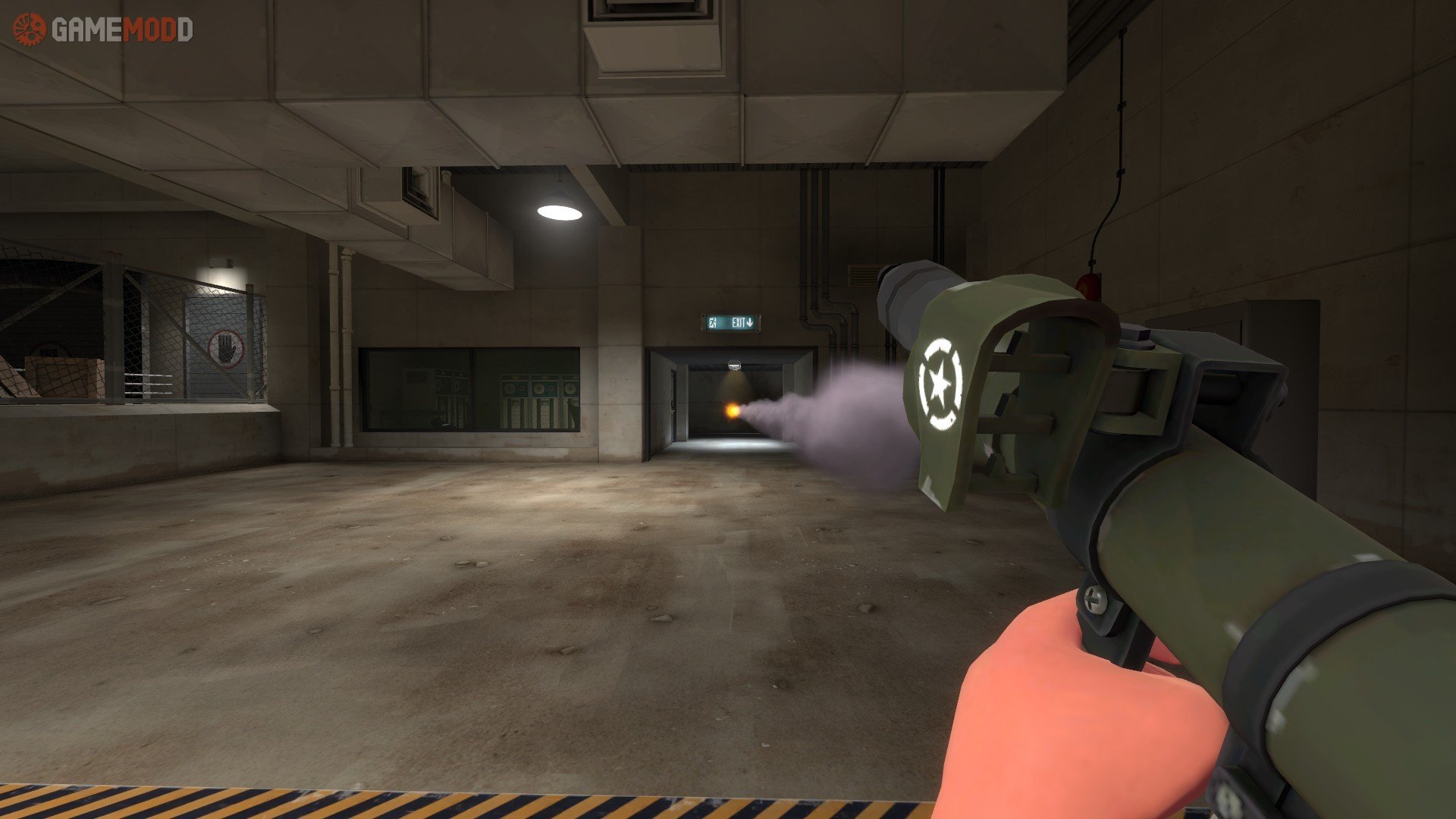The image size is (1456, 819).
Task: Click the GameModd logo watermark
Action: [x=103, y=30]
